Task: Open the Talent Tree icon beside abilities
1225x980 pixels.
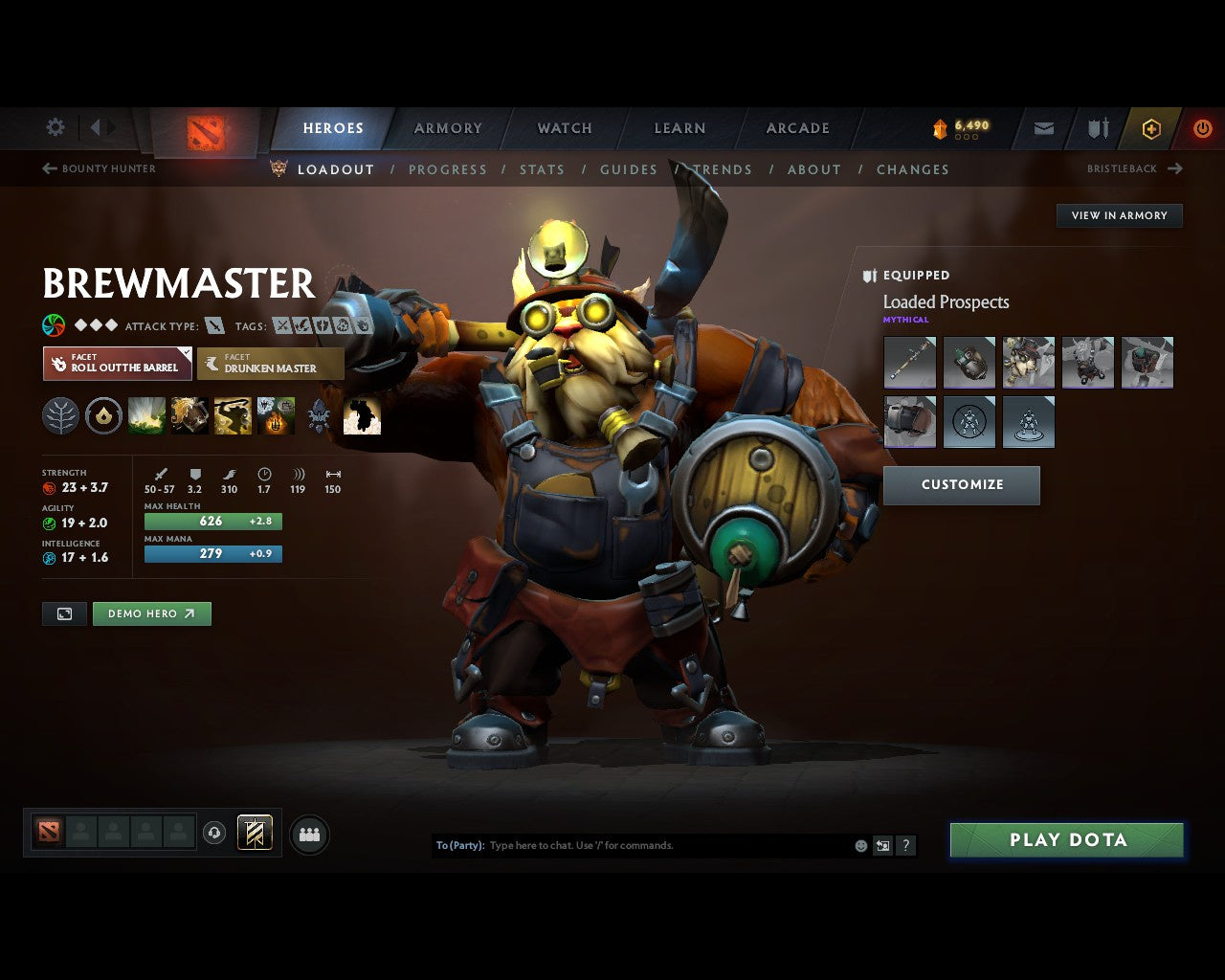Action: (60, 415)
